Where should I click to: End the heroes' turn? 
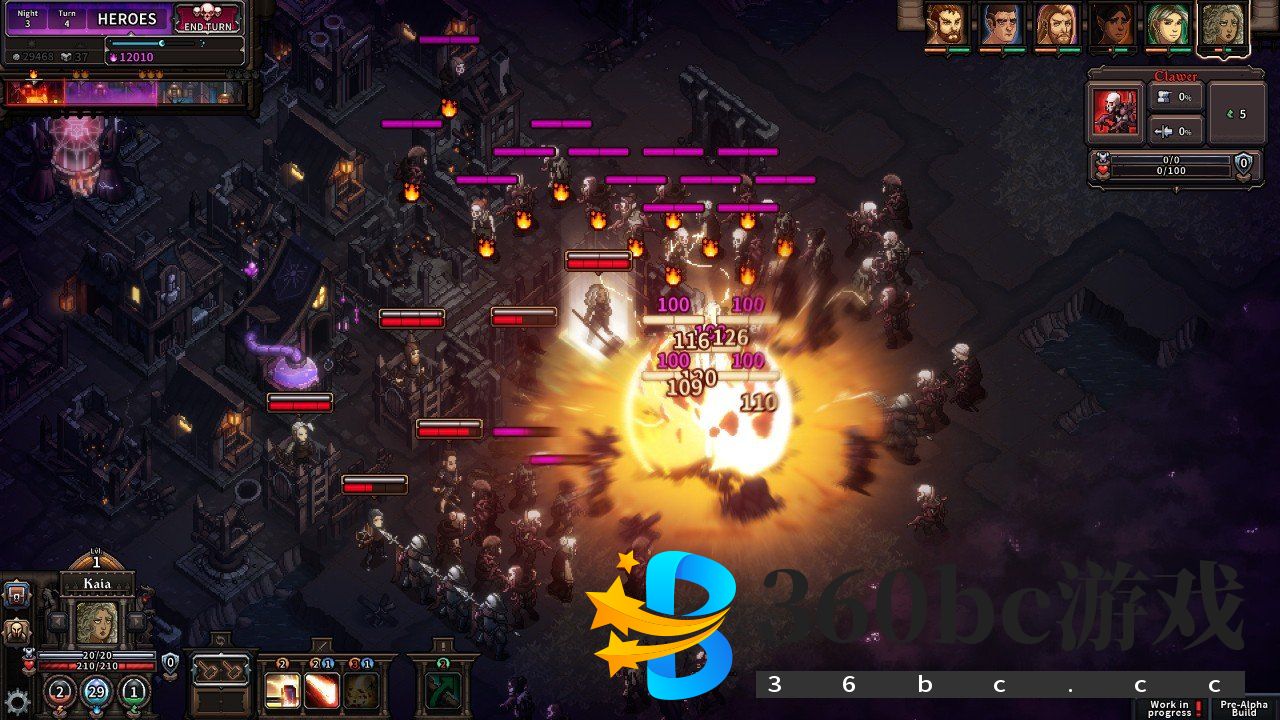click(211, 18)
